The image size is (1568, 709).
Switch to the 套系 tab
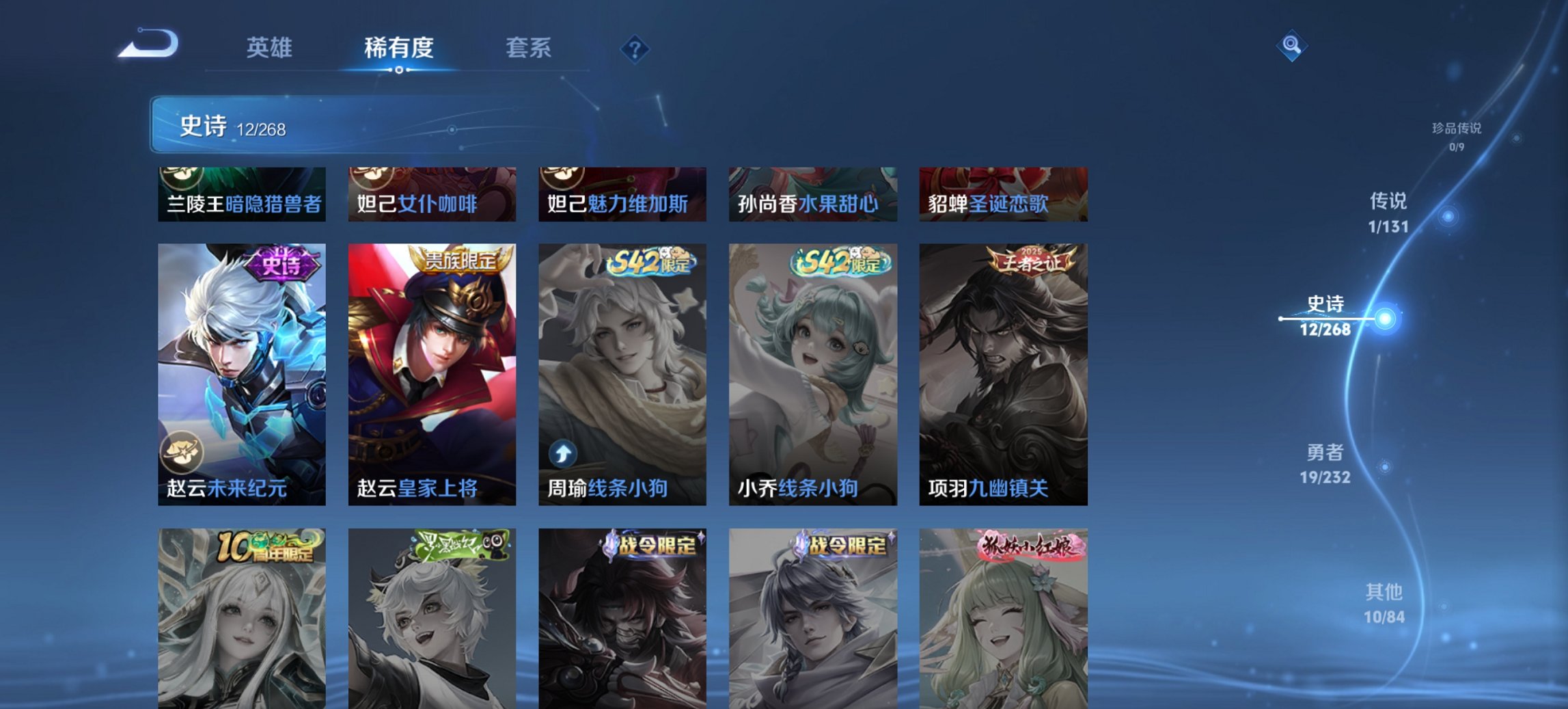point(529,48)
